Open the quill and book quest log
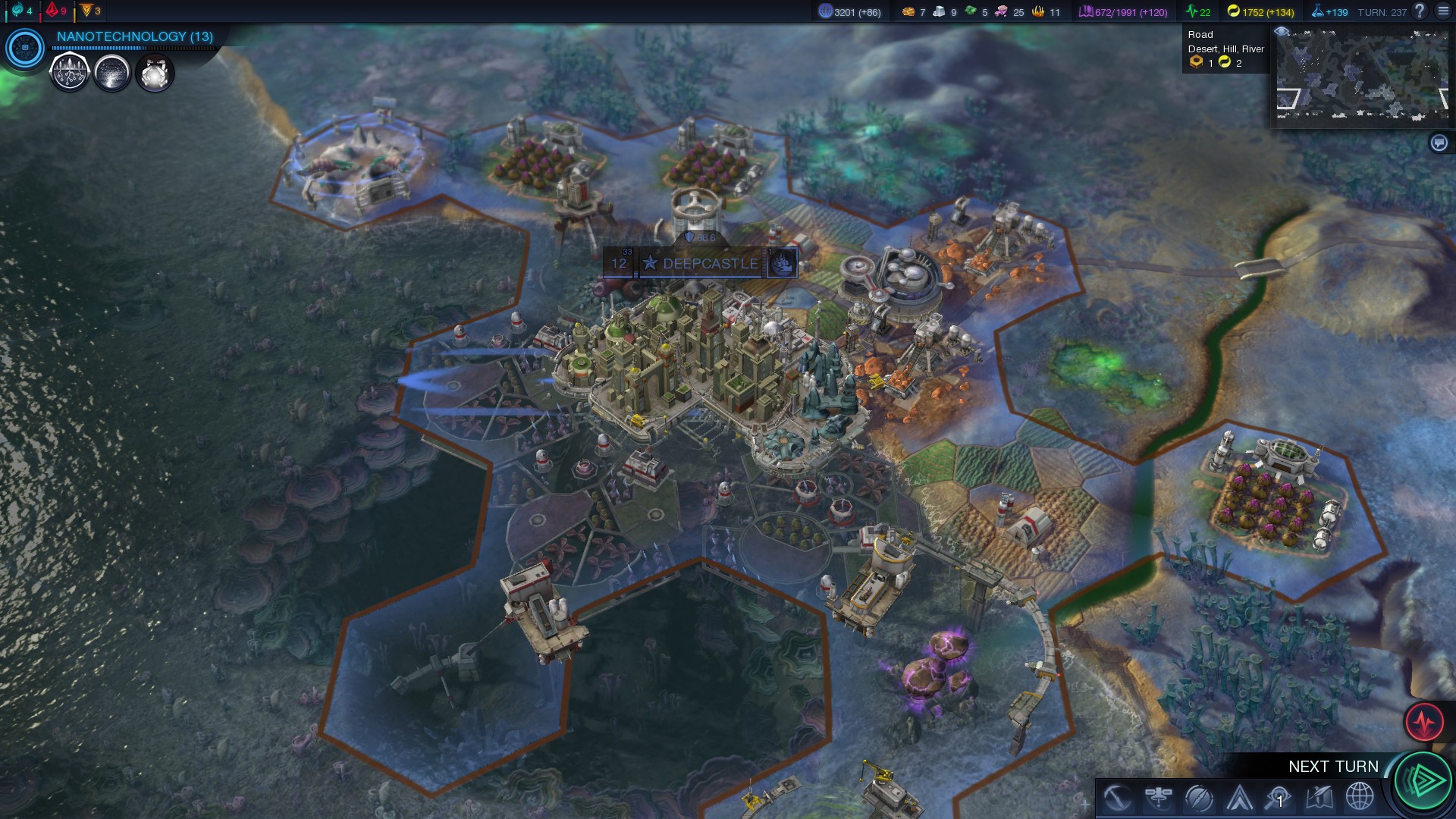The width and height of the screenshot is (1456, 819). click(1319, 798)
